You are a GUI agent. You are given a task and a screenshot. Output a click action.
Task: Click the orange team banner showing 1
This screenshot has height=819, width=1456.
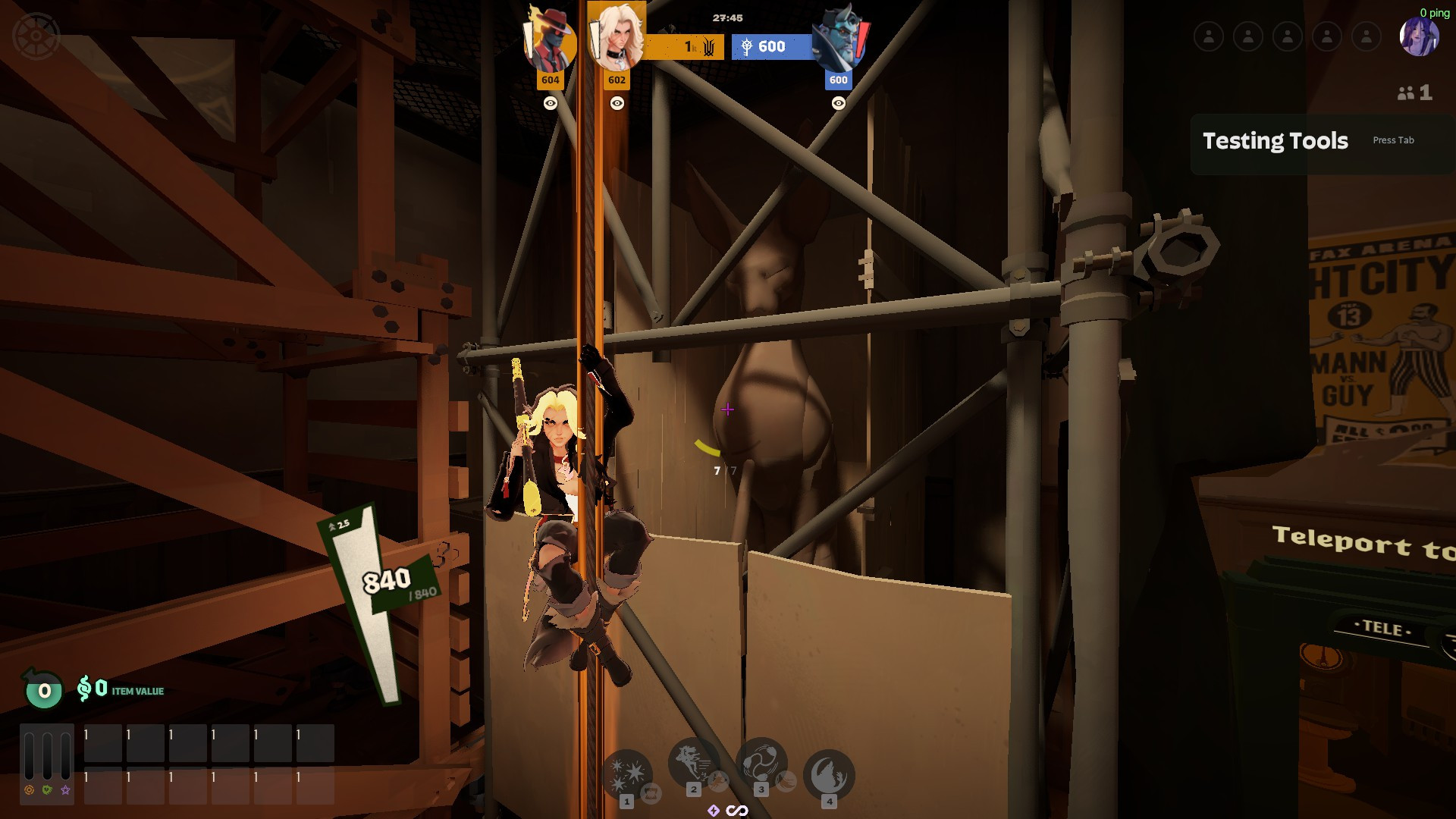pos(681,47)
